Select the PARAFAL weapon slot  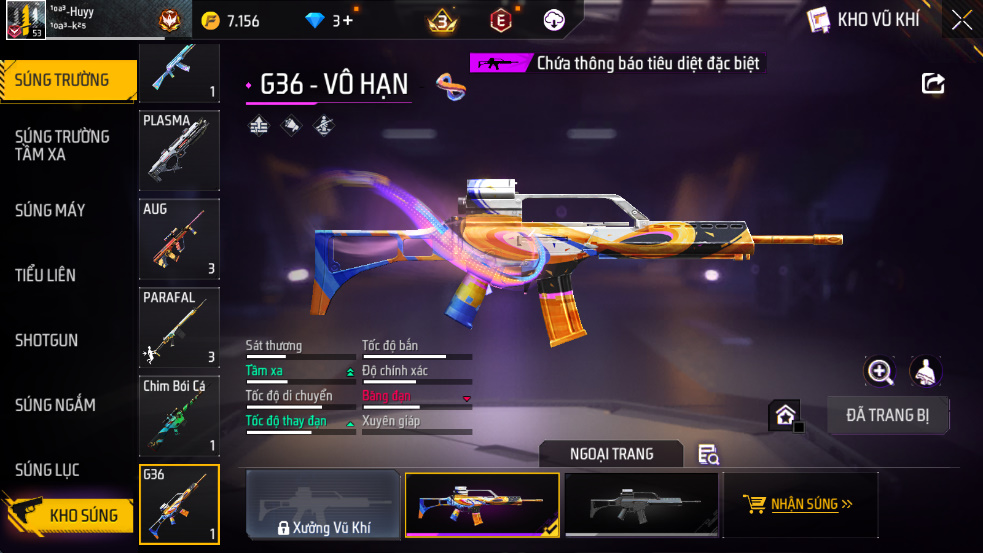(x=179, y=326)
